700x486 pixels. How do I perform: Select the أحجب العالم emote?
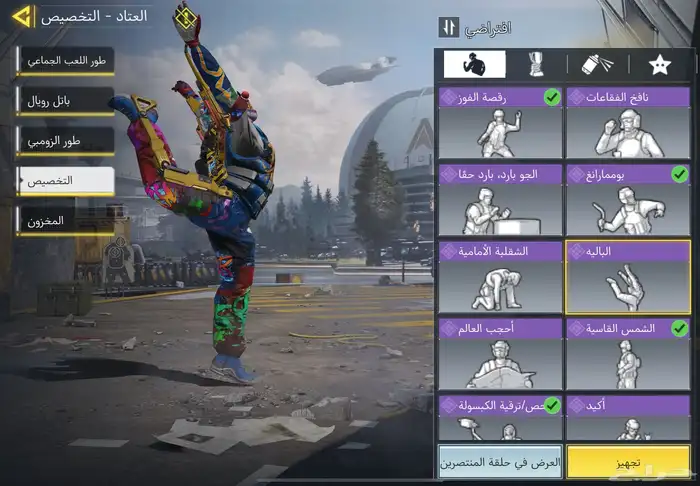click(500, 353)
